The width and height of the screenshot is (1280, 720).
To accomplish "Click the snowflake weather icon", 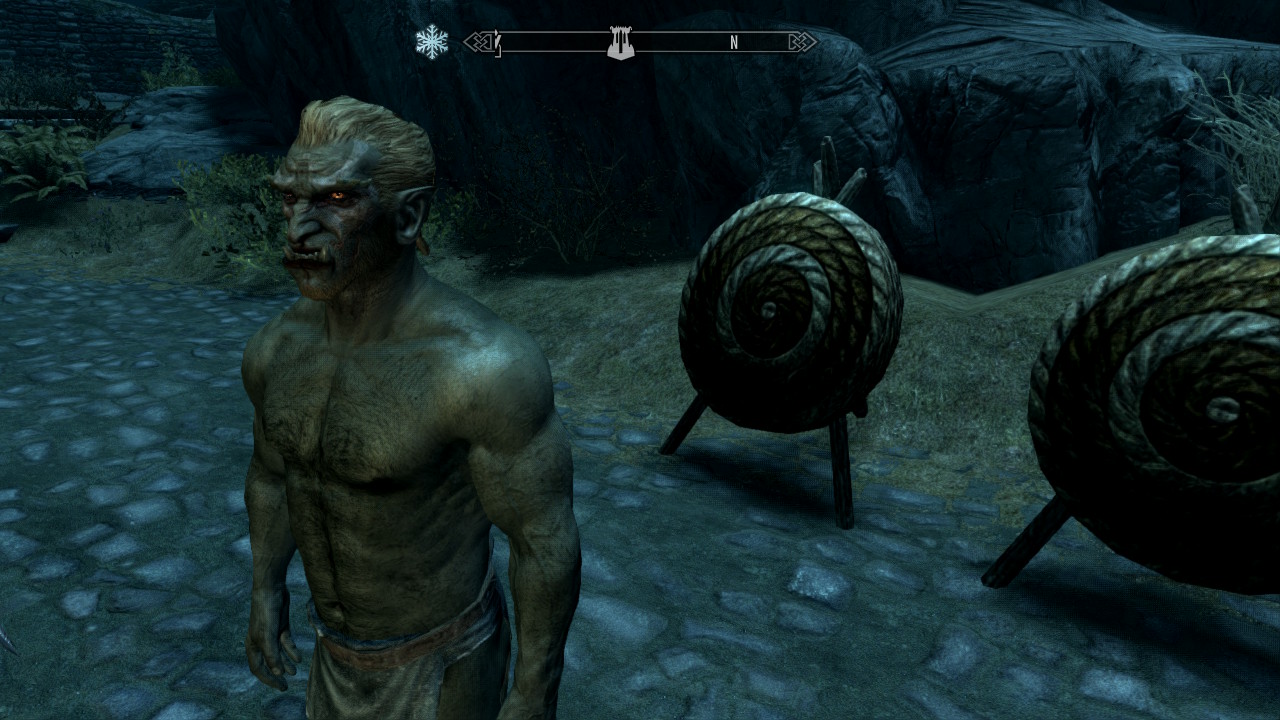I will pos(432,42).
